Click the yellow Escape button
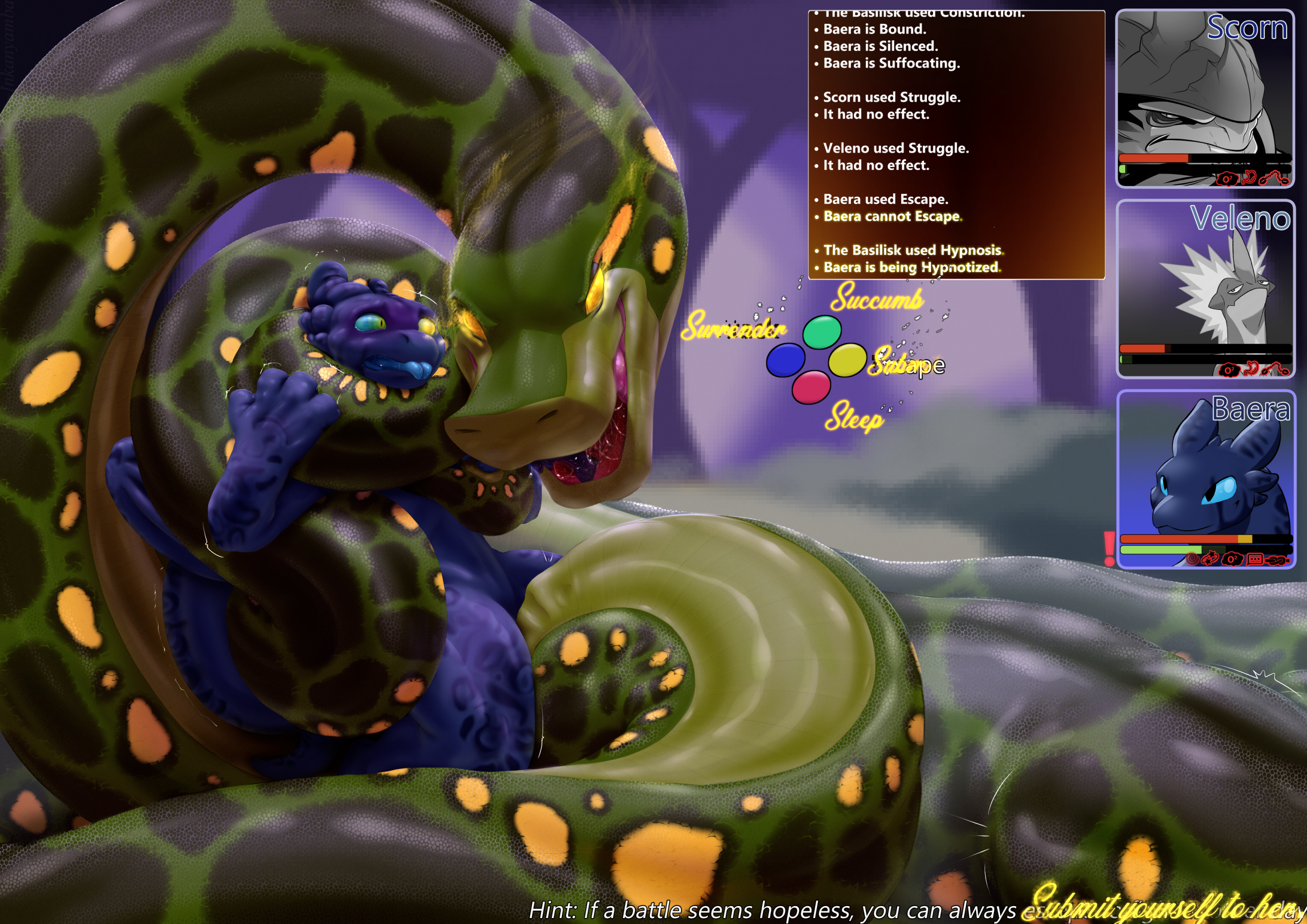Image resolution: width=1307 pixels, height=924 pixels. (846, 360)
